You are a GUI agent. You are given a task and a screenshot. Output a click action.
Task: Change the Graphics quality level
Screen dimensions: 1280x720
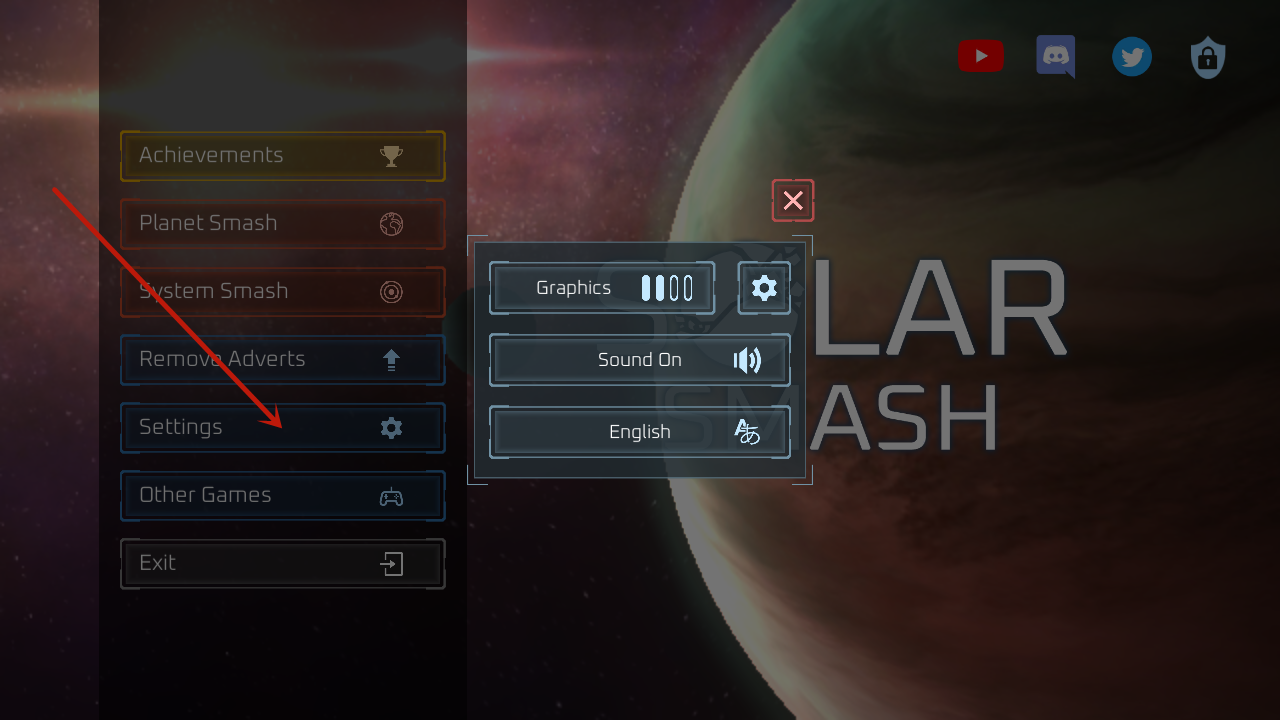(602, 288)
